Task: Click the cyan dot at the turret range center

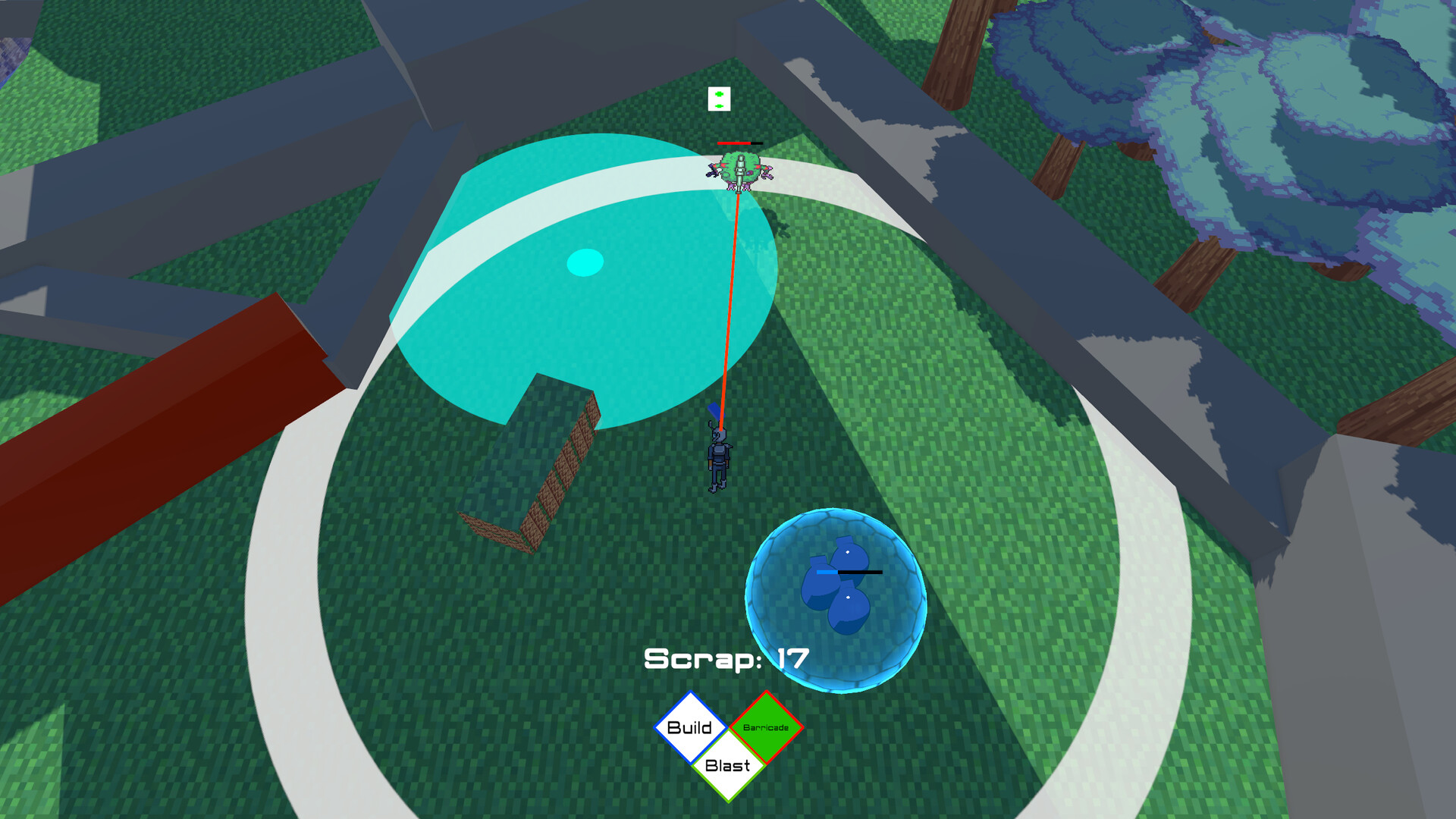Action: pos(584,263)
